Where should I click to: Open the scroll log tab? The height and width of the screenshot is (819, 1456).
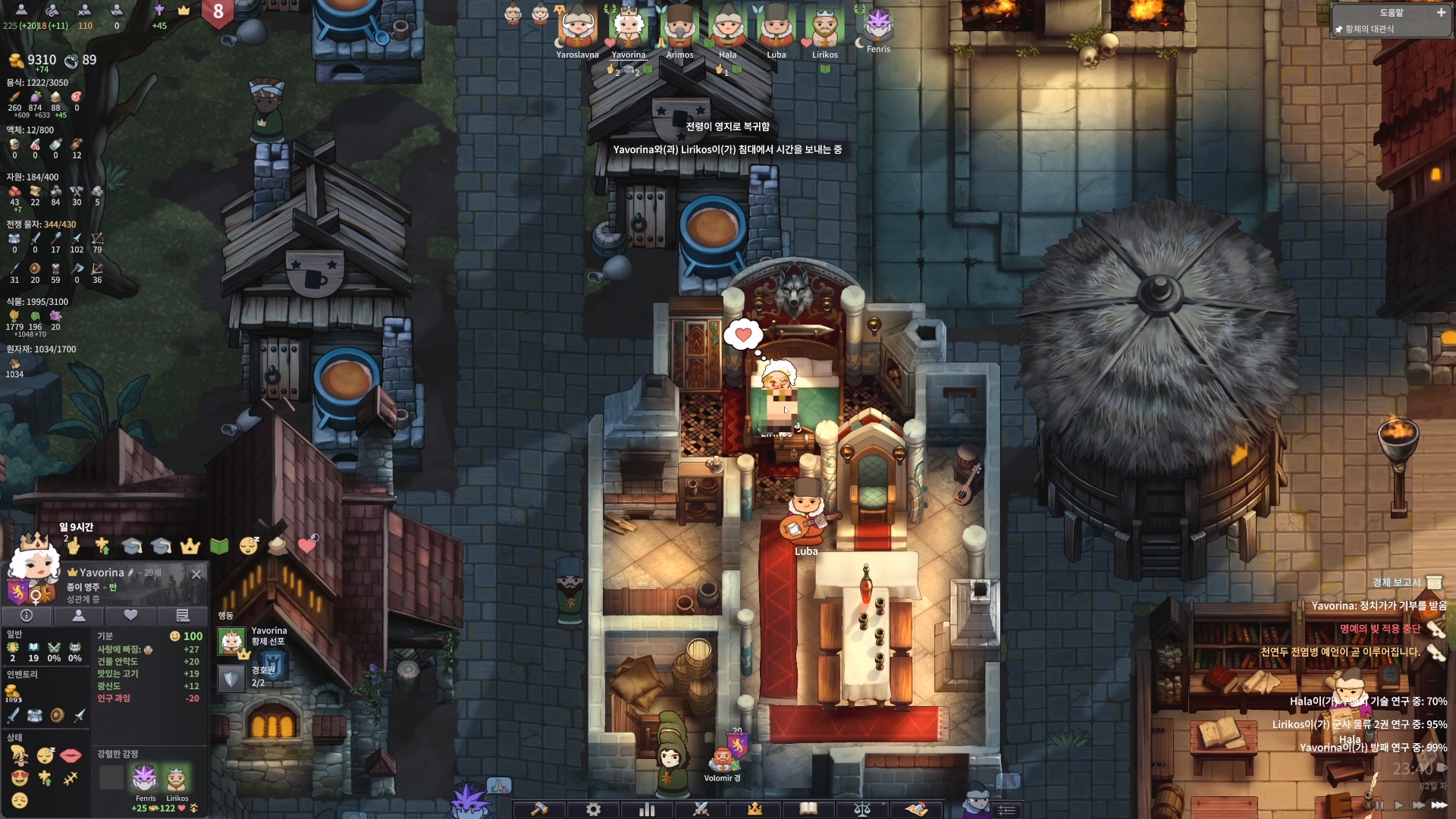(x=182, y=616)
